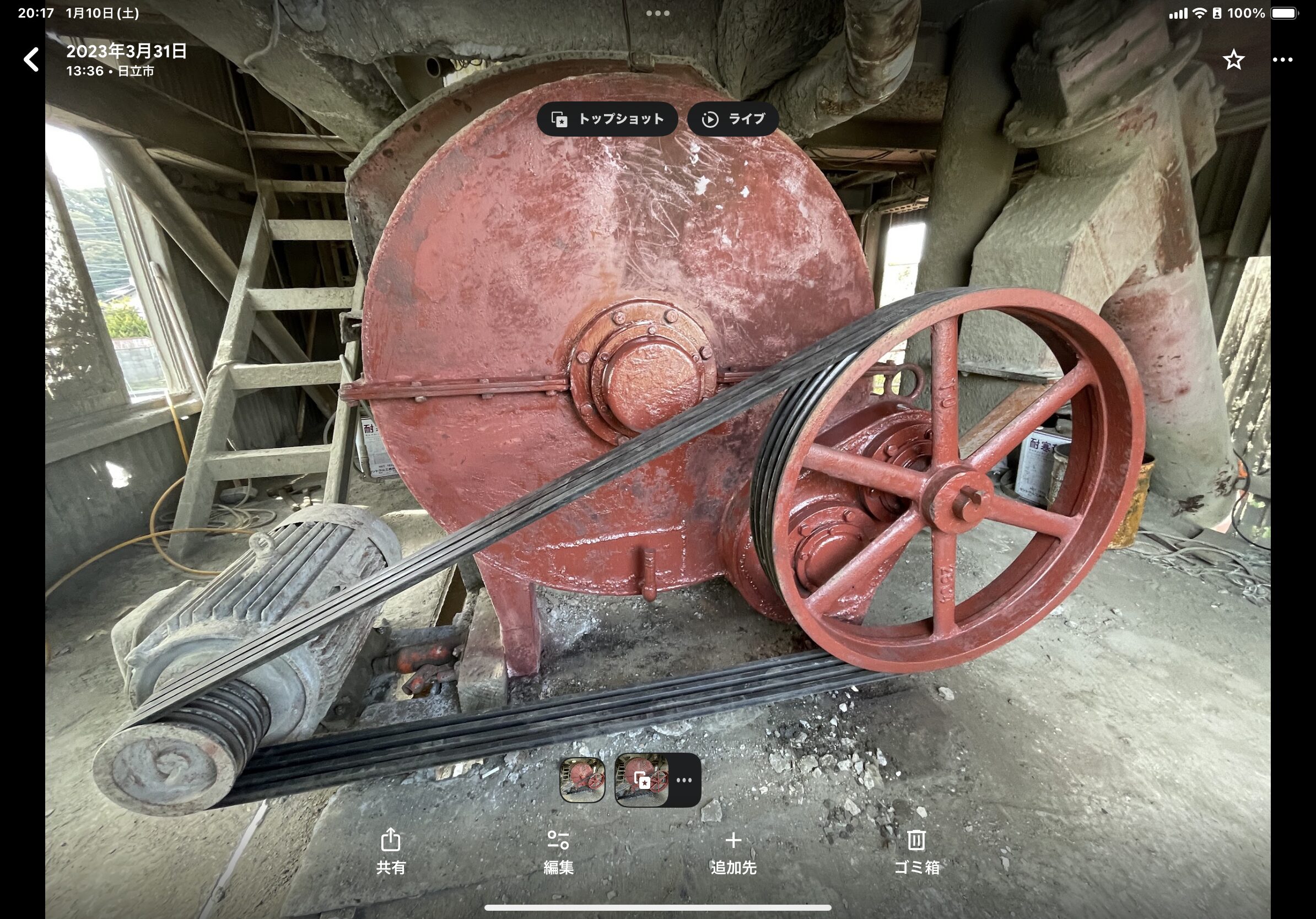1316x919 pixels.
Task: Move photo to ゴミ箱 trash
Action: point(916,851)
